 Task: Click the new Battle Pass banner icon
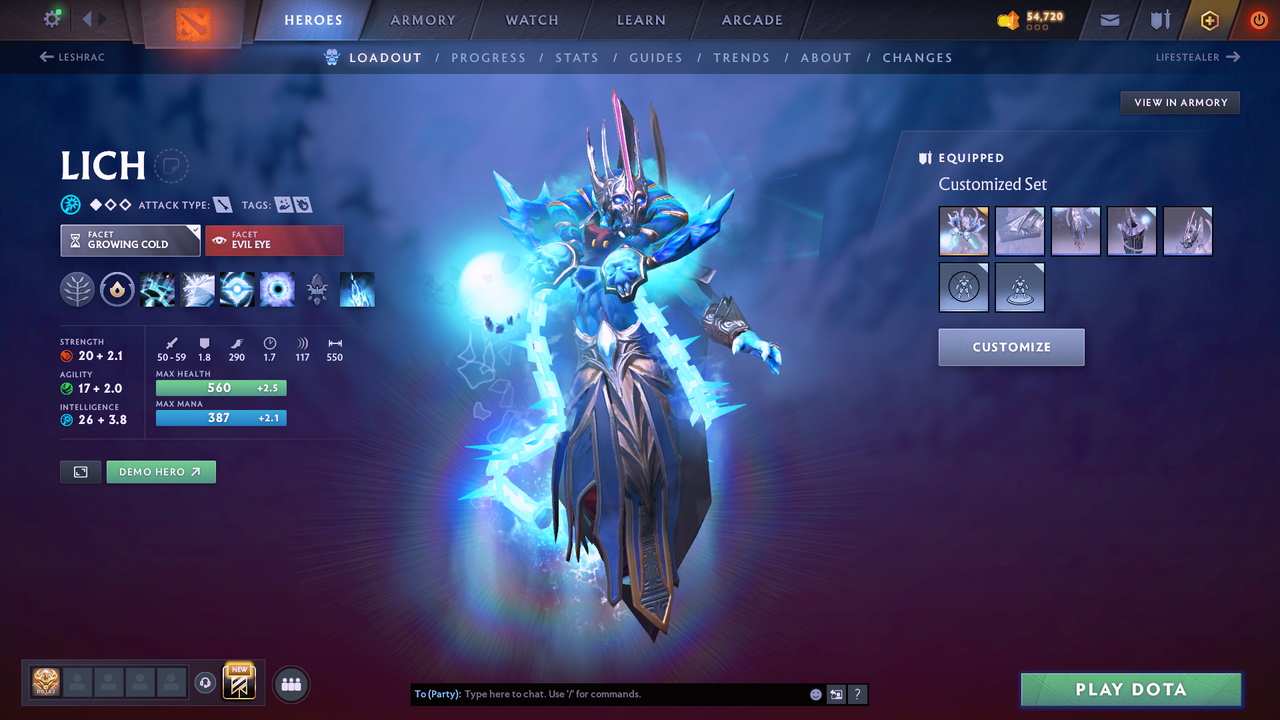[238, 683]
